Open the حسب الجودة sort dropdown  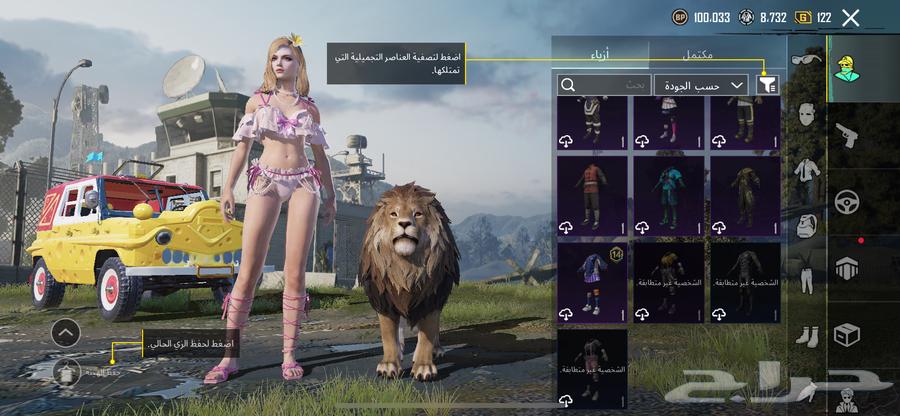point(702,86)
